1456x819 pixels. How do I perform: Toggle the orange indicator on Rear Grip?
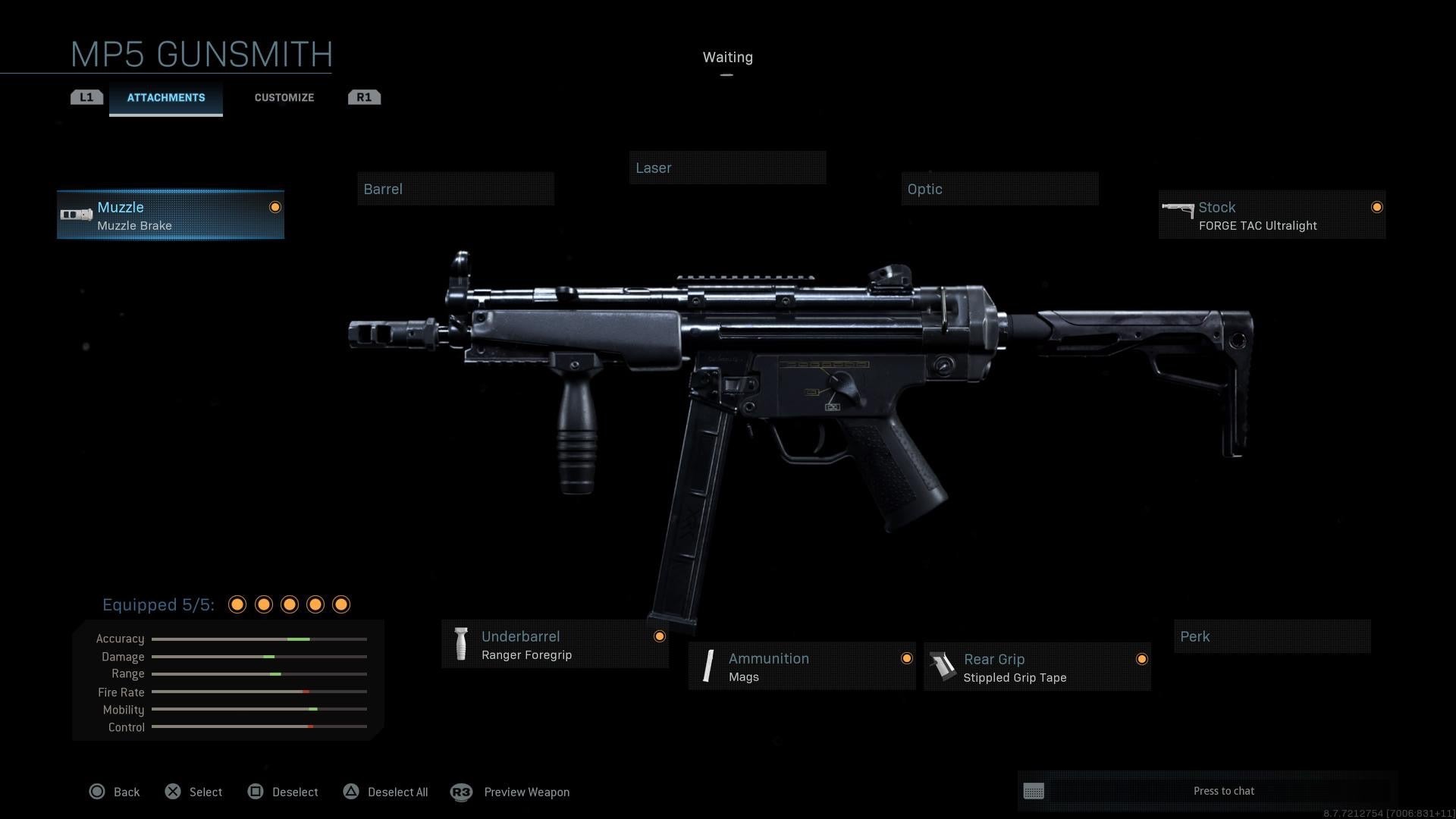(1142, 659)
